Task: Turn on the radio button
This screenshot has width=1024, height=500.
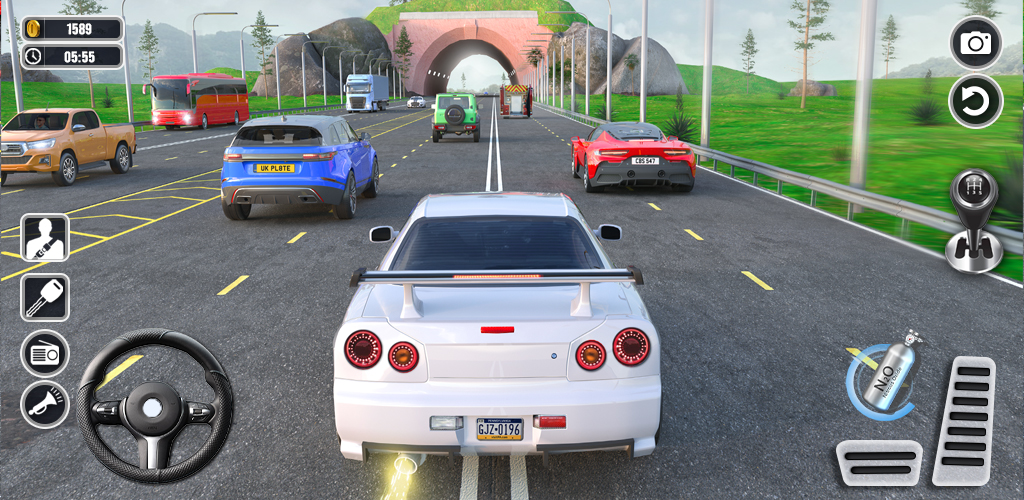Action: tap(45, 353)
